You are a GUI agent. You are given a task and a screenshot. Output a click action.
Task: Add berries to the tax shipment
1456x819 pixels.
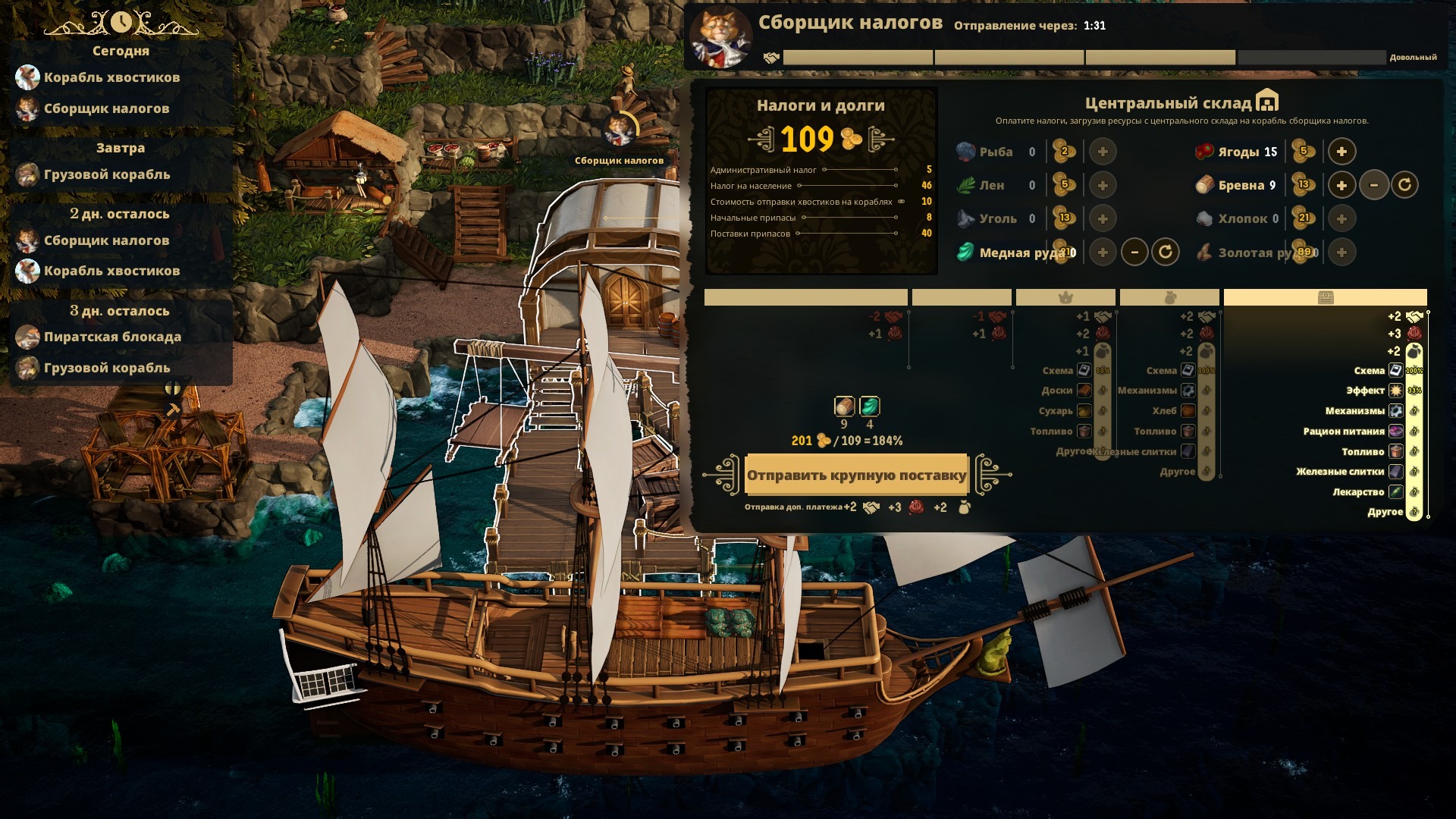tap(1341, 152)
